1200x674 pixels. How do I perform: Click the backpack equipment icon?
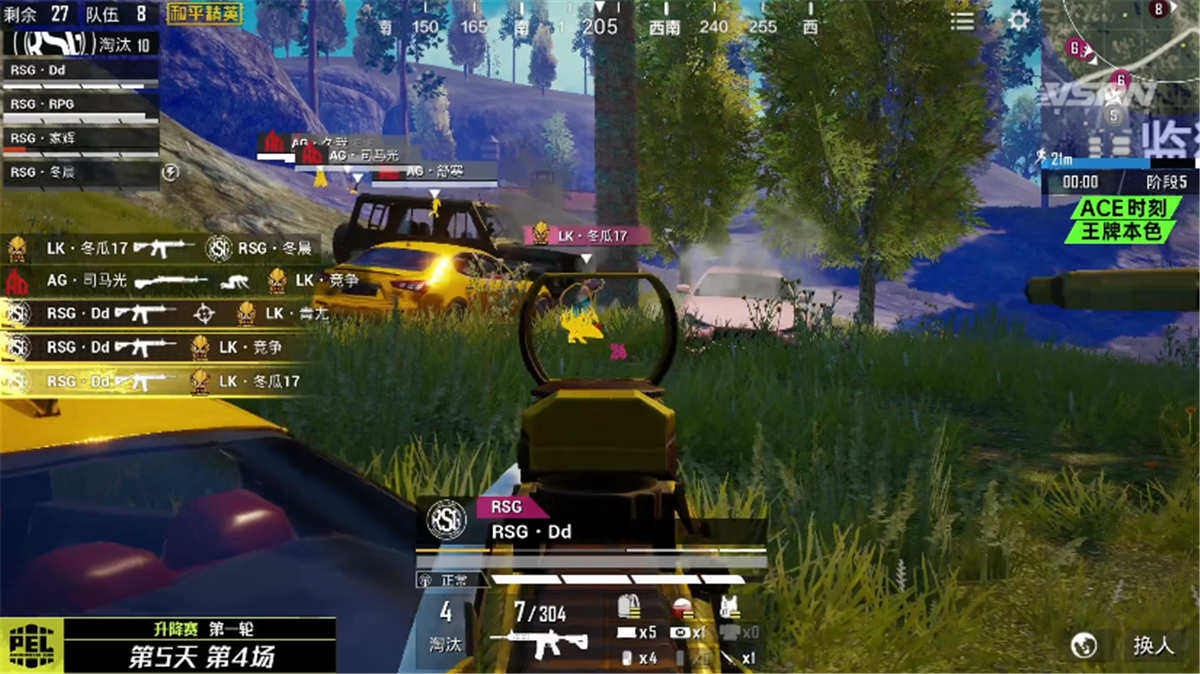coord(630,606)
